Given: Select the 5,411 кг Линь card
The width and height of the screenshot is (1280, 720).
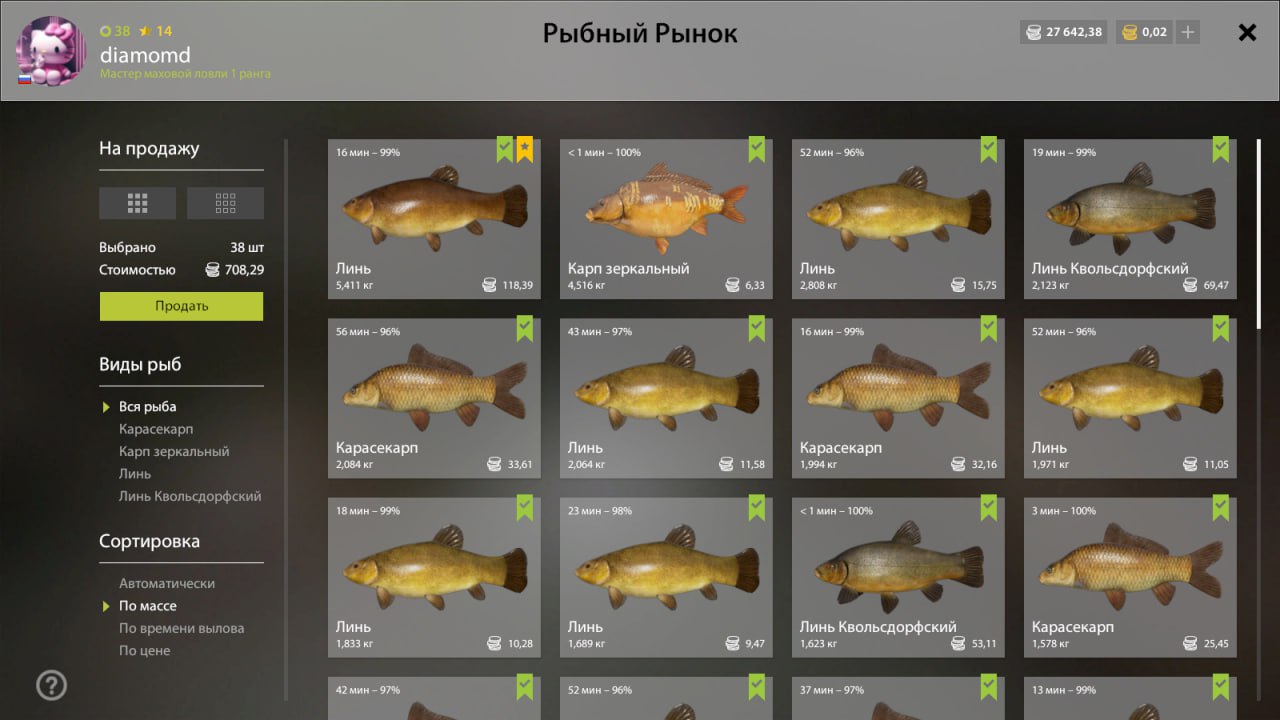Looking at the screenshot, I should tap(434, 219).
